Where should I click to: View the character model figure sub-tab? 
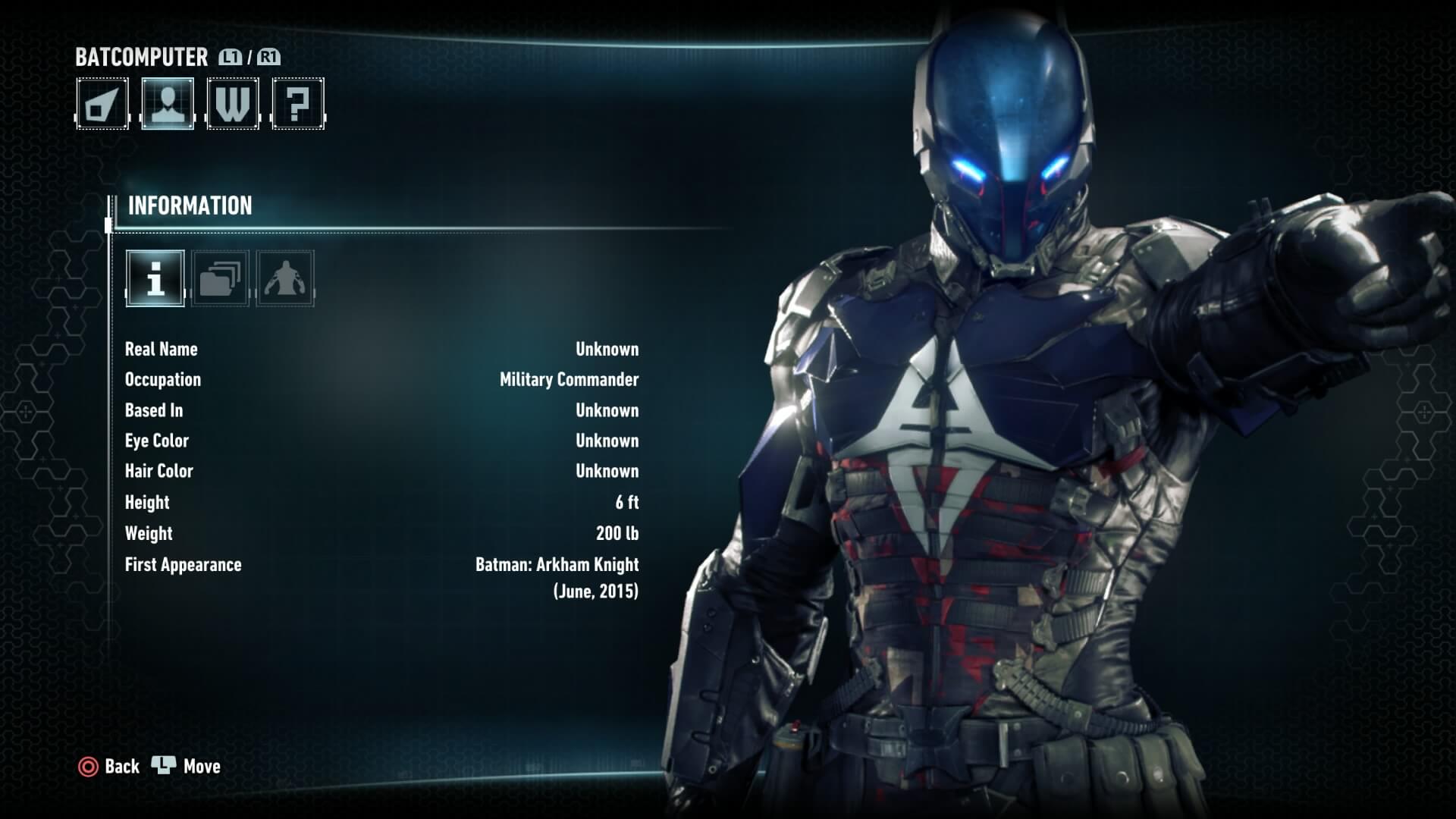[285, 278]
